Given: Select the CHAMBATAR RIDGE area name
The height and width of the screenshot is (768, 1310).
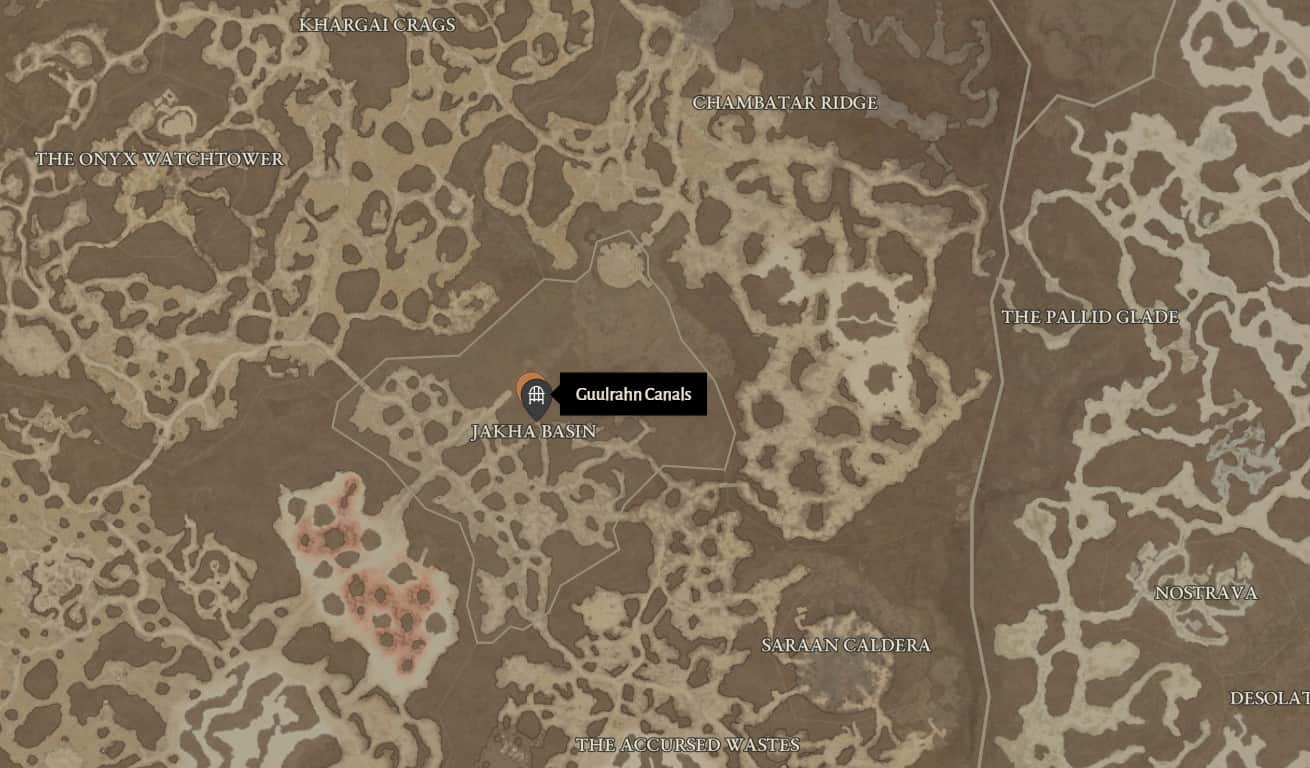Looking at the screenshot, I should click(x=786, y=102).
